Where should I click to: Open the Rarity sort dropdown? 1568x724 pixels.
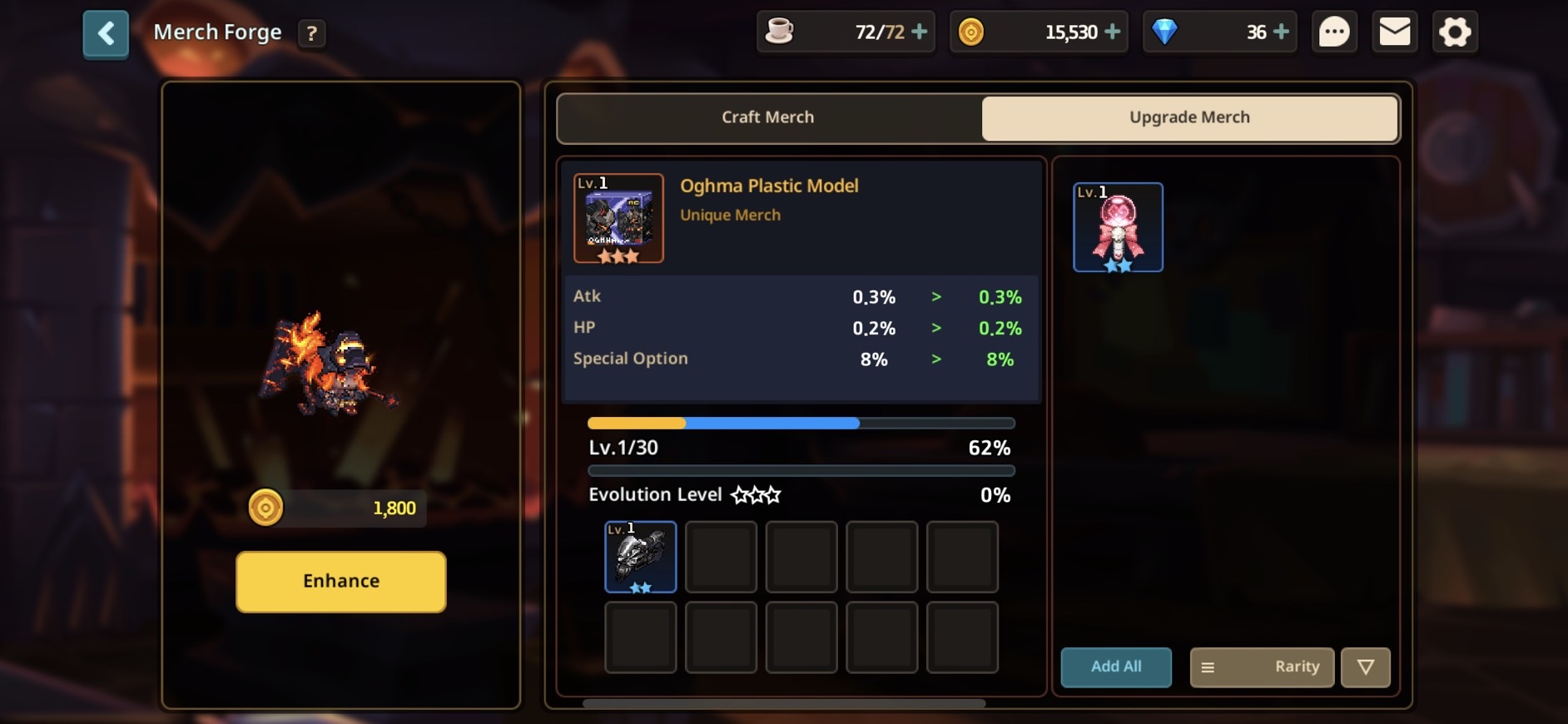1262,667
